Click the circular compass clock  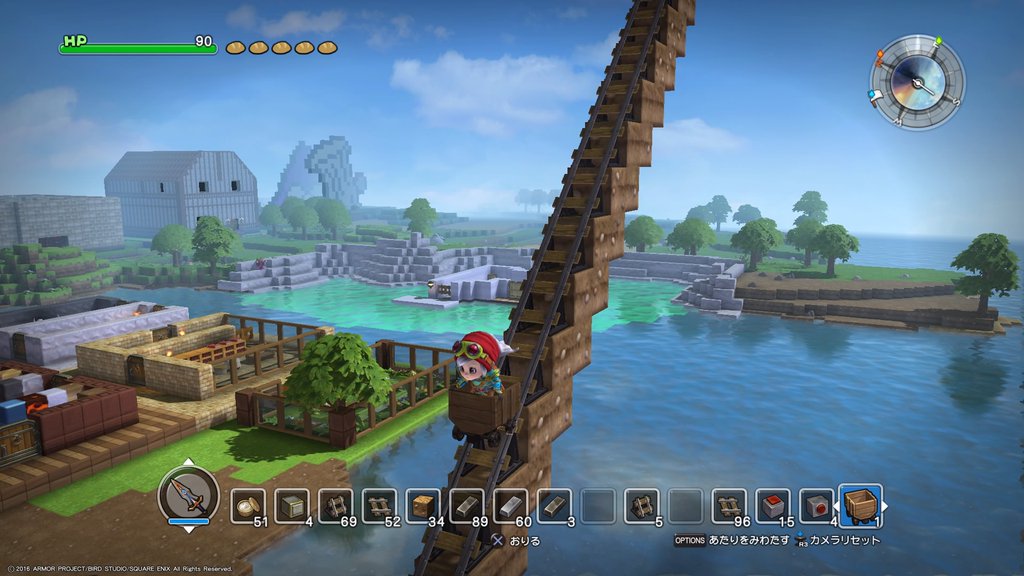tap(917, 83)
